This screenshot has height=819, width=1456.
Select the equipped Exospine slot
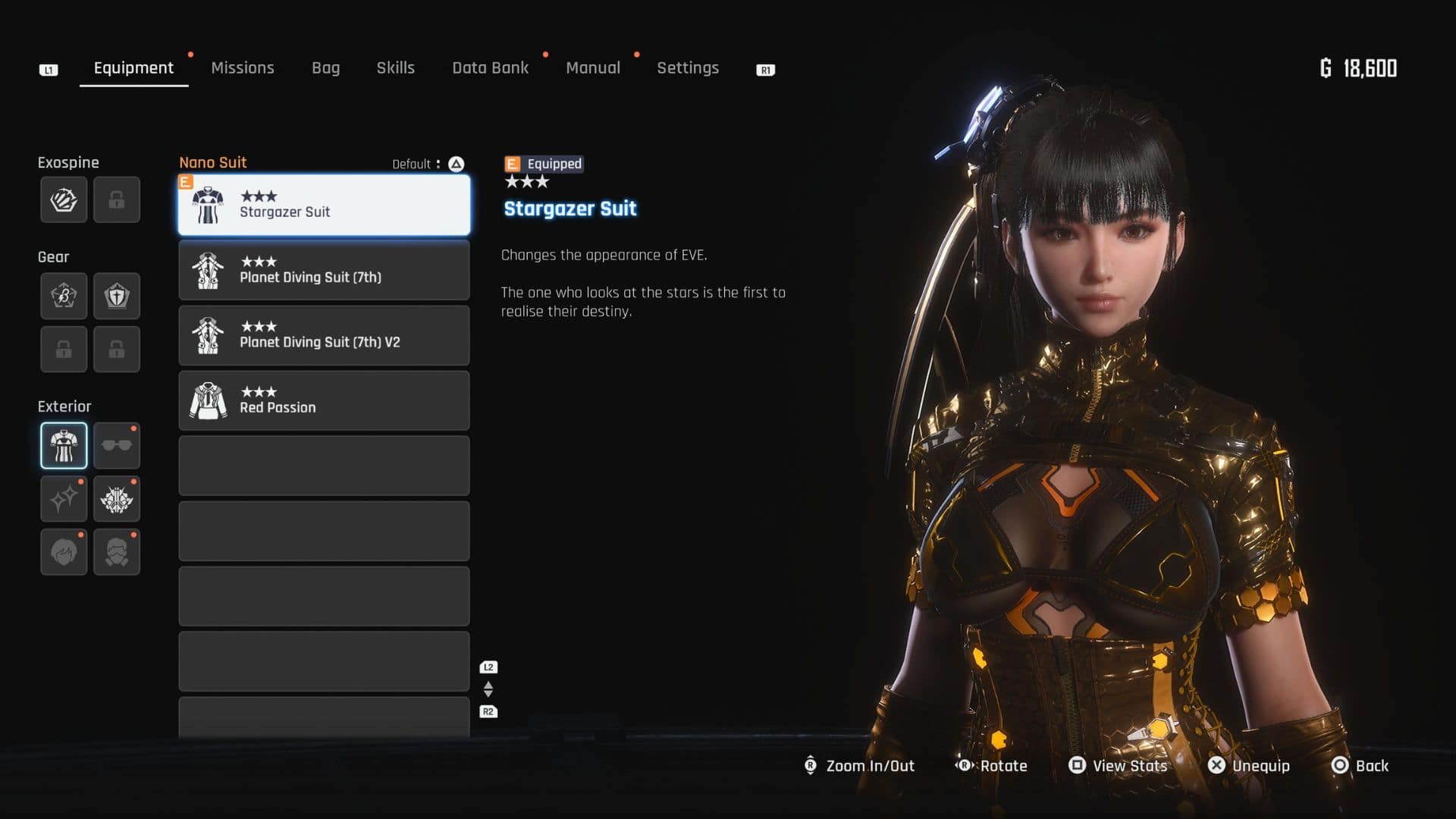64,200
